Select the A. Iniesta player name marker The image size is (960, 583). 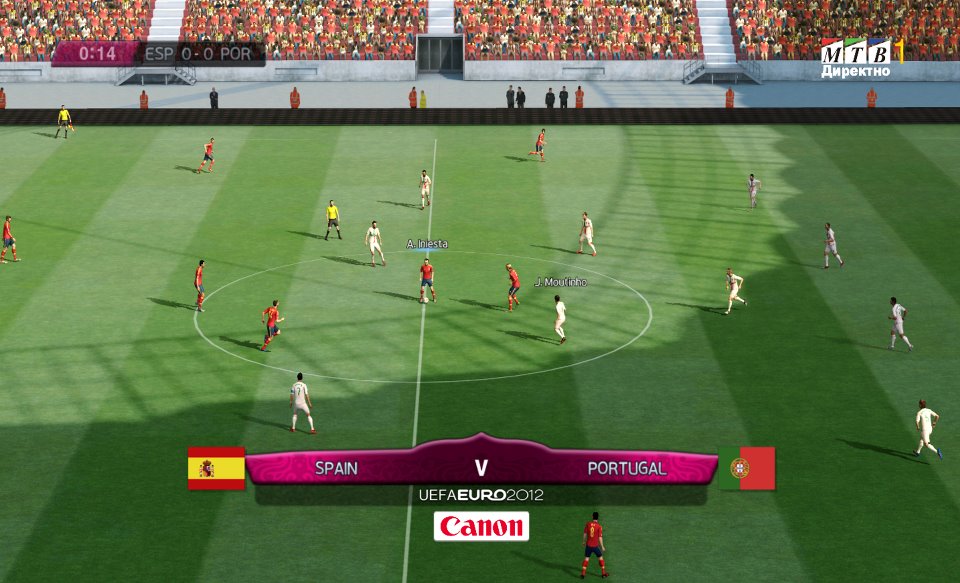pyautogui.click(x=427, y=243)
